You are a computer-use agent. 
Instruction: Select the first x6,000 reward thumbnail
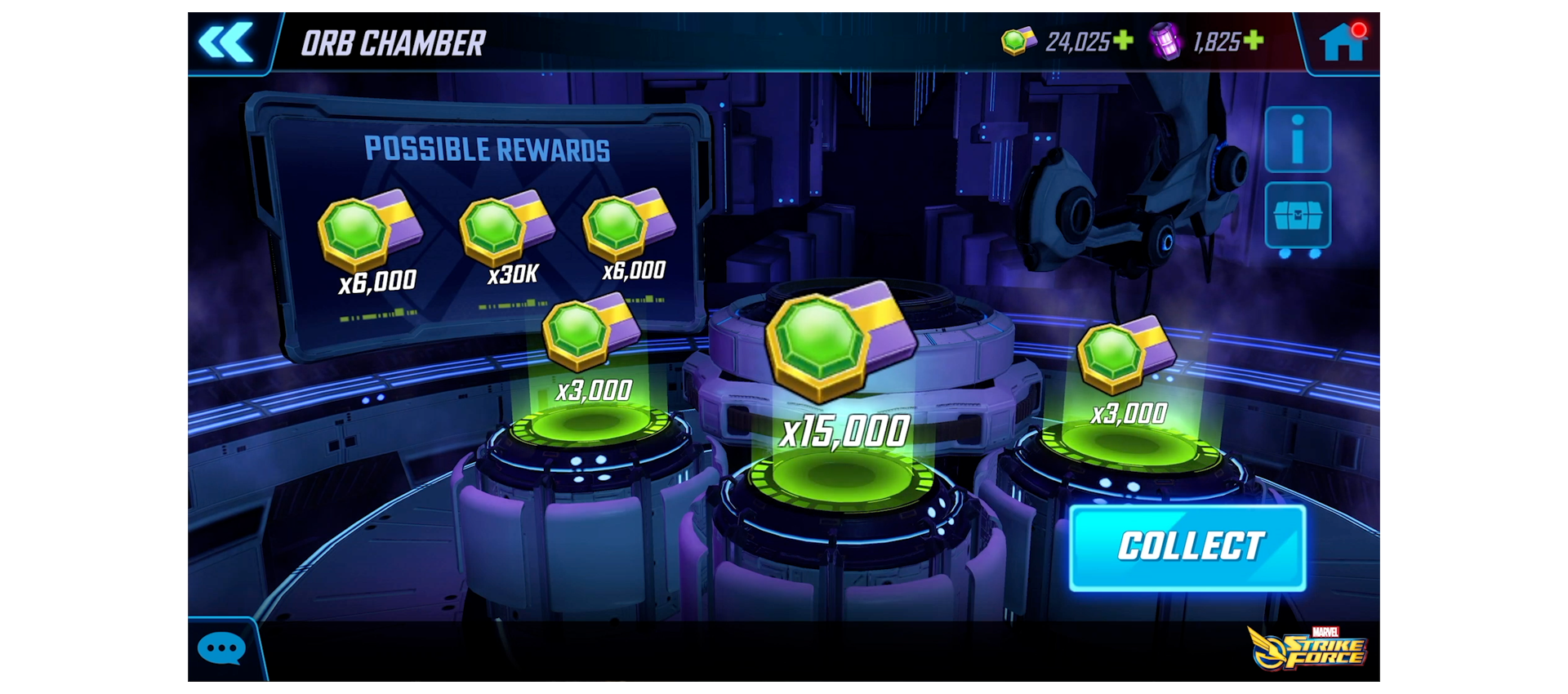[x=372, y=237]
